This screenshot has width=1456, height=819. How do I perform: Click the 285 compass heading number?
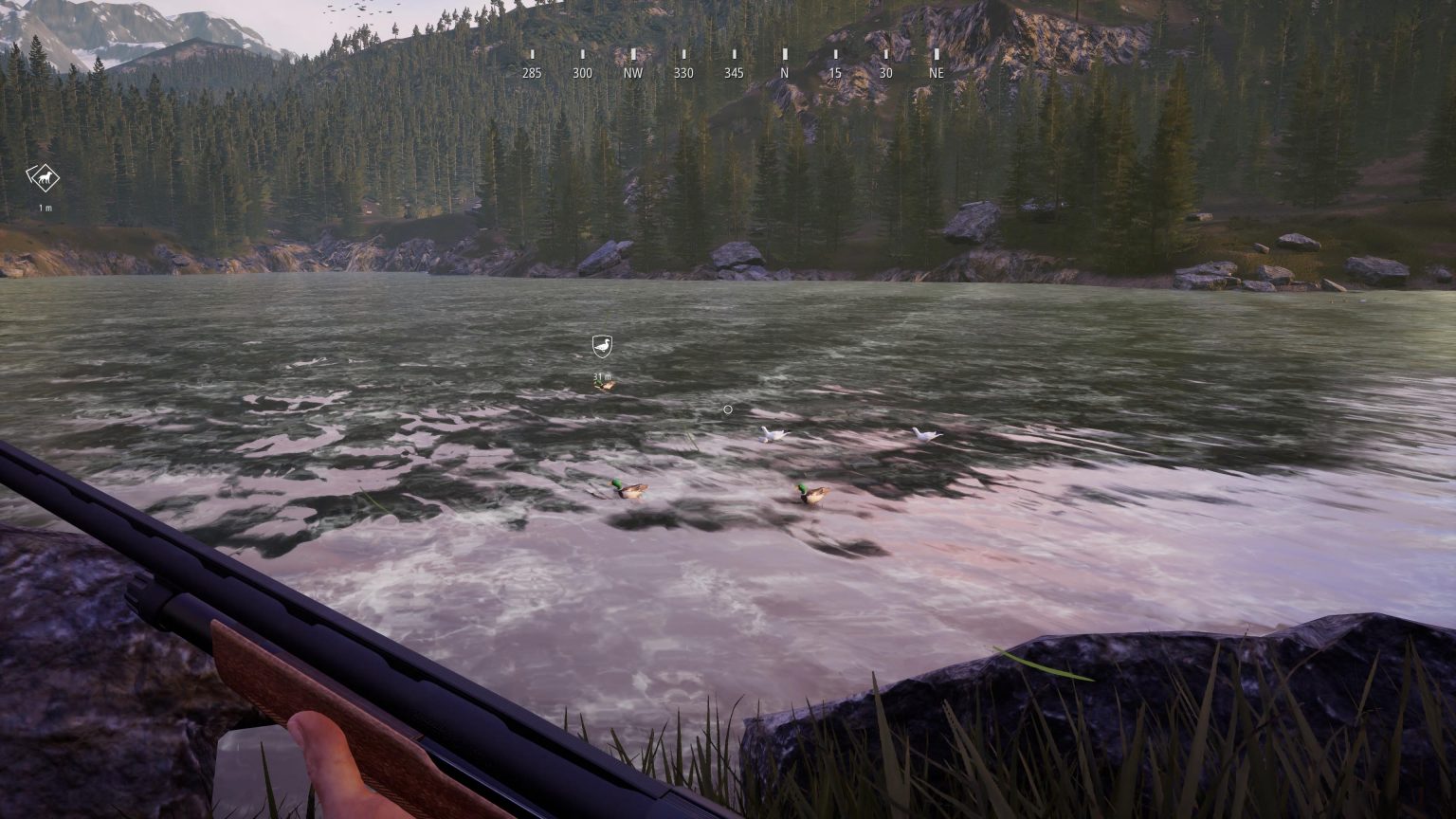coord(533,72)
